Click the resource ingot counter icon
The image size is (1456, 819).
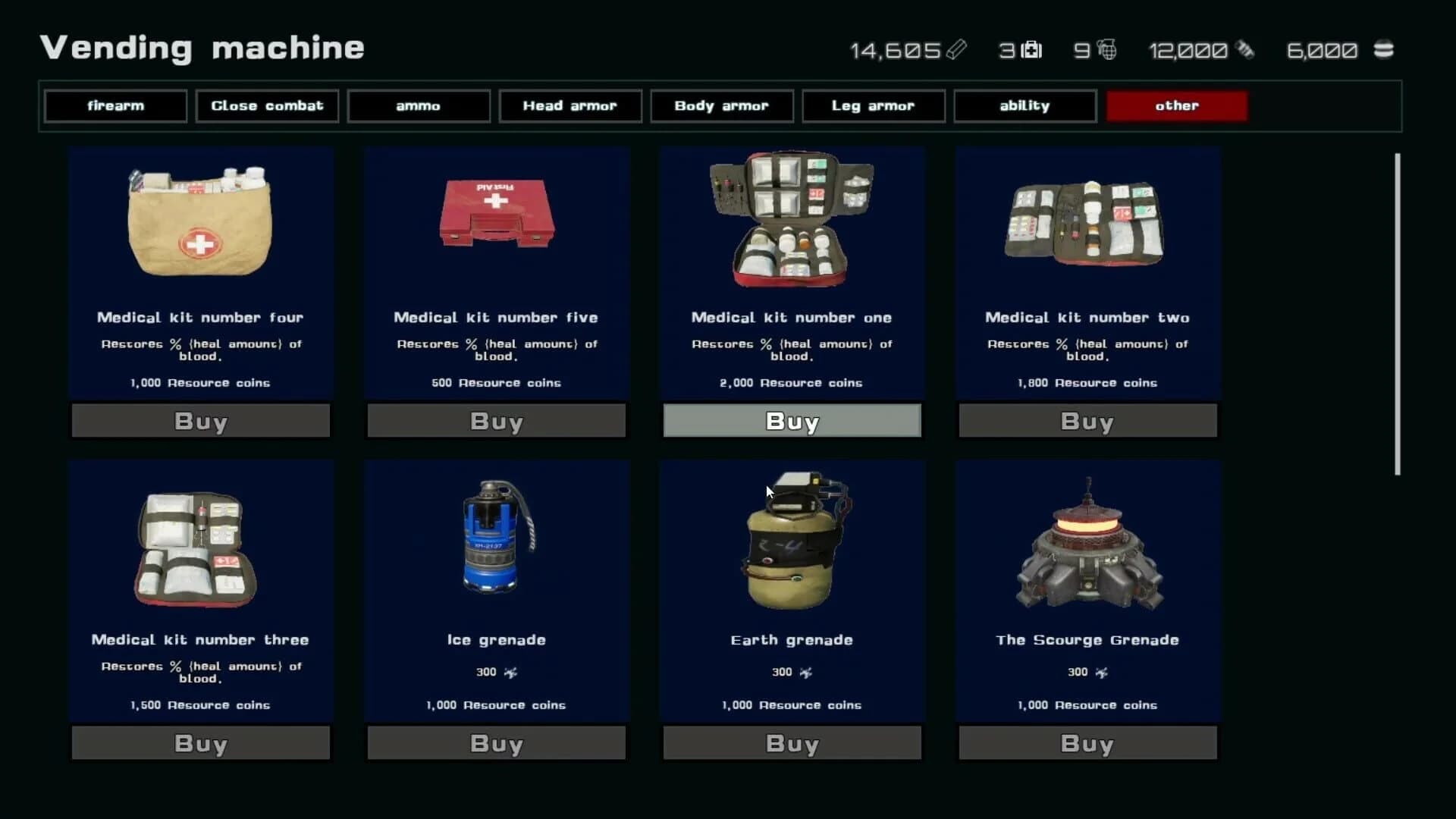click(958, 50)
